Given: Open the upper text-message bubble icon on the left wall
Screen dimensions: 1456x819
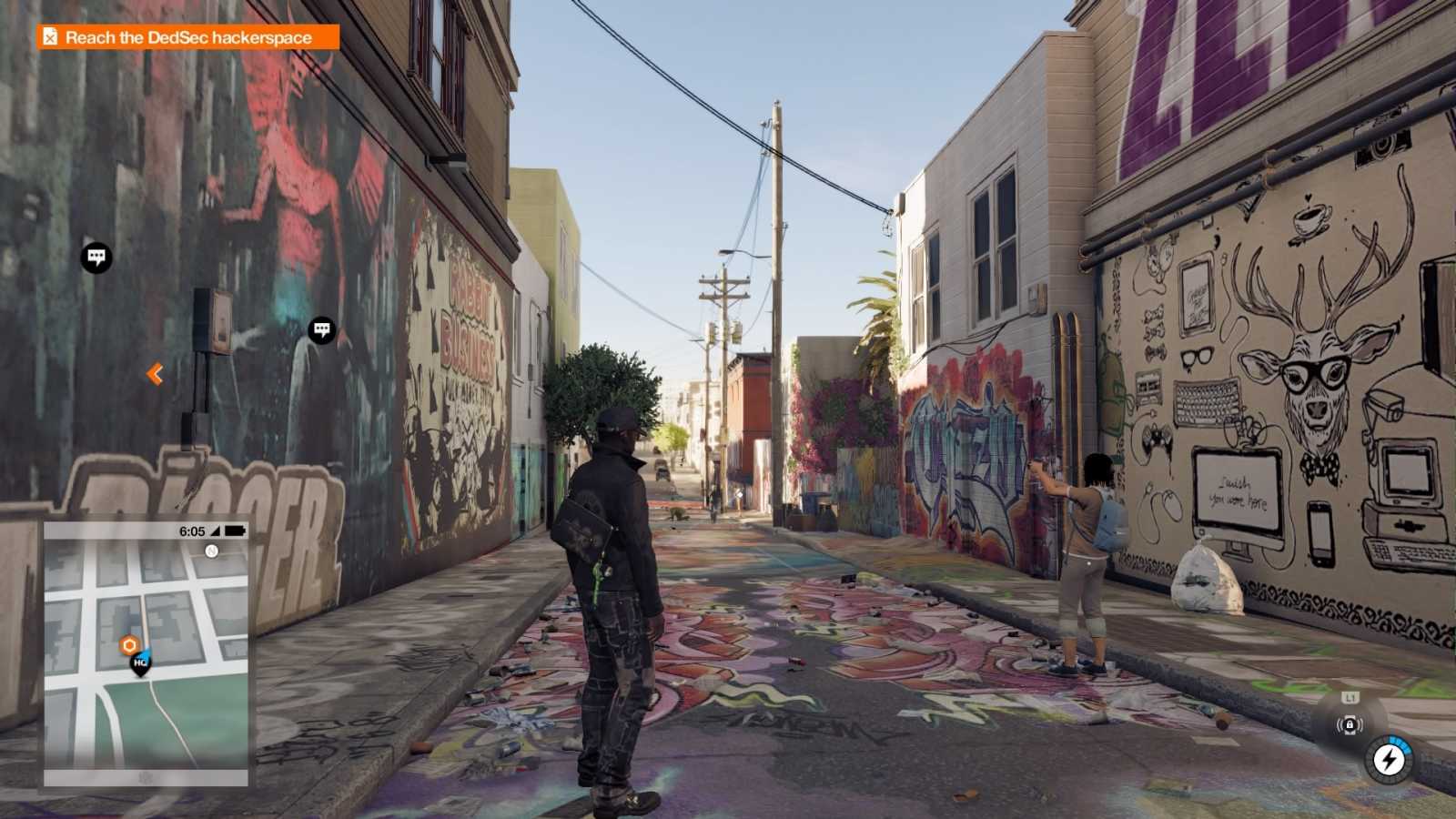Looking at the screenshot, I should (x=96, y=256).
